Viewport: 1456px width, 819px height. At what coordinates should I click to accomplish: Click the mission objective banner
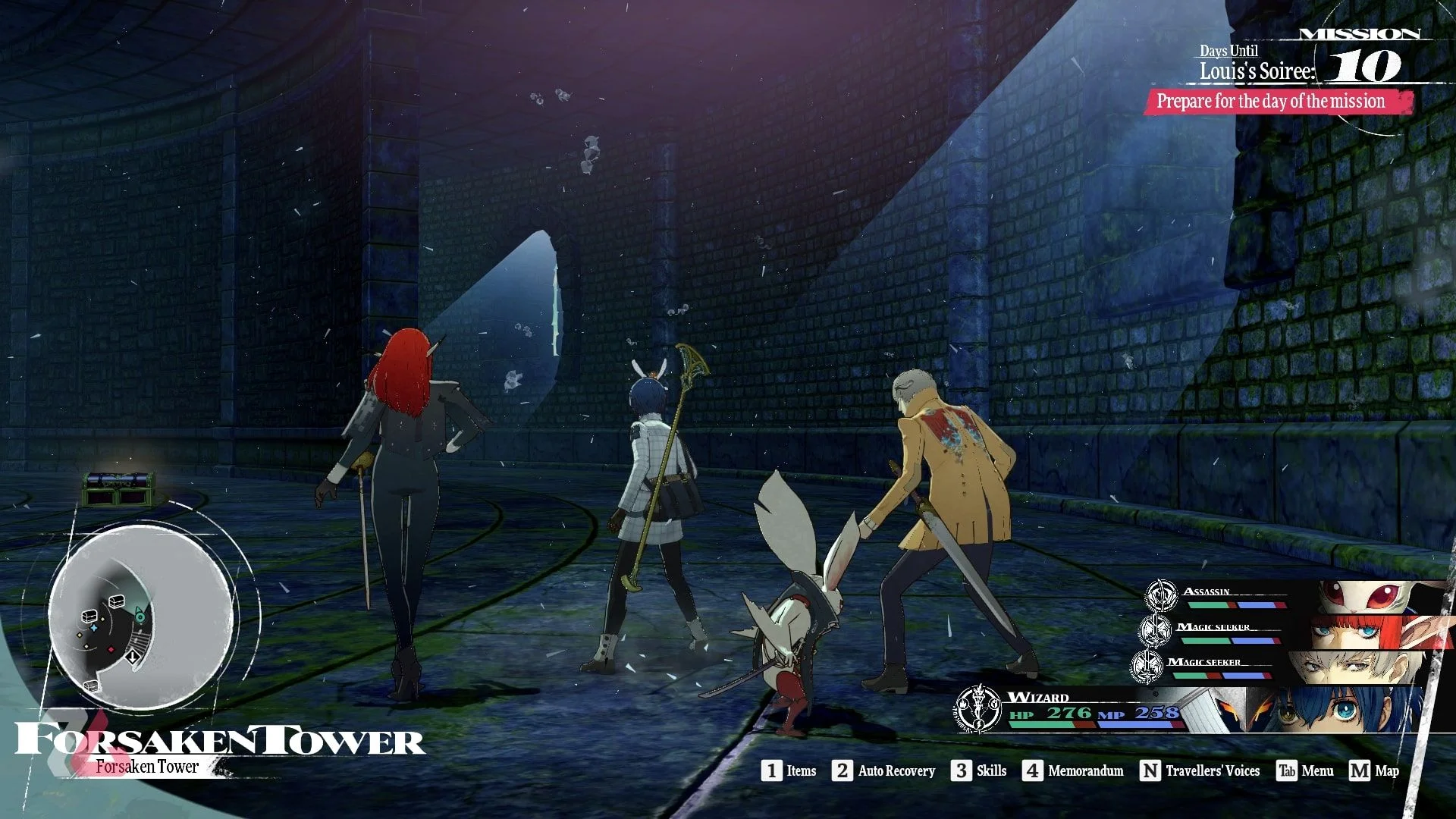tap(1277, 102)
